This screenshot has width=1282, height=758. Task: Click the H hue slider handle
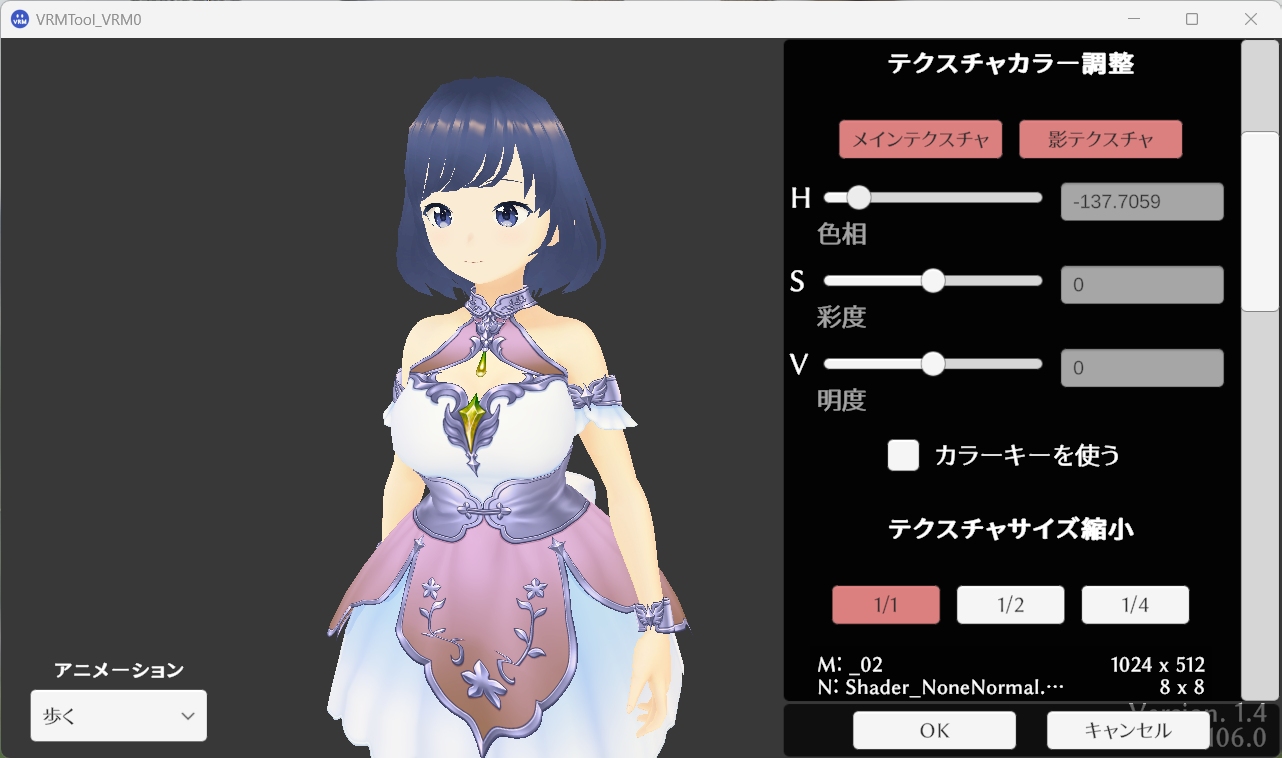tap(858, 197)
